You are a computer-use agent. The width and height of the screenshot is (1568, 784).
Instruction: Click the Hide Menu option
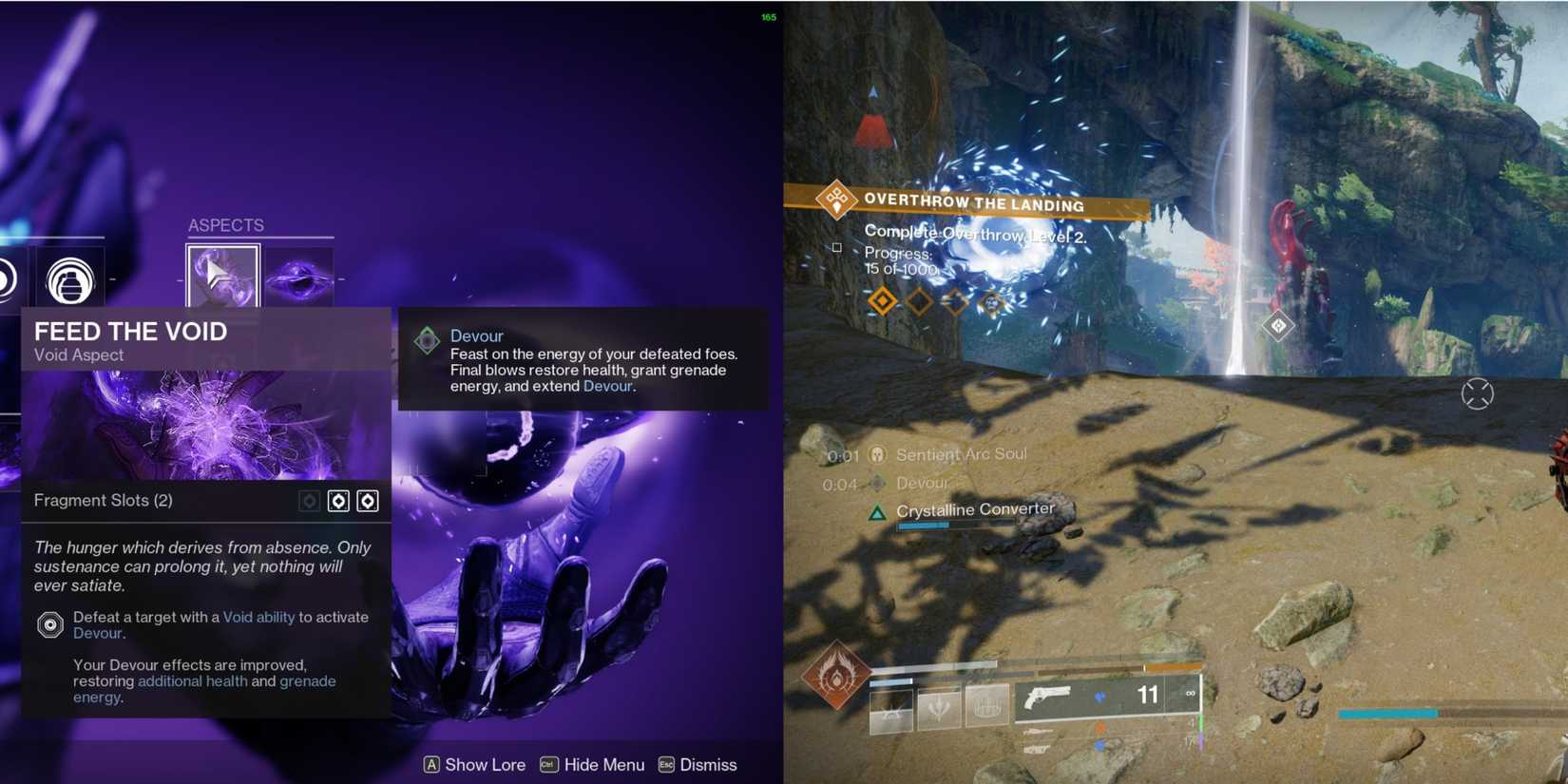point(592,764)
